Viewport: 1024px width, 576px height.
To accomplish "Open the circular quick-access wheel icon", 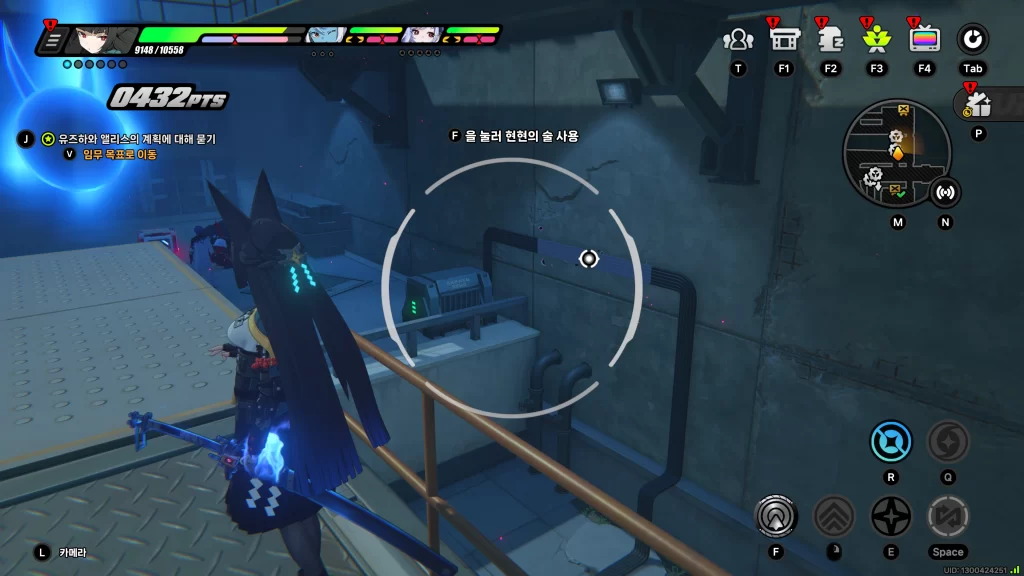I will pos(972,40).
